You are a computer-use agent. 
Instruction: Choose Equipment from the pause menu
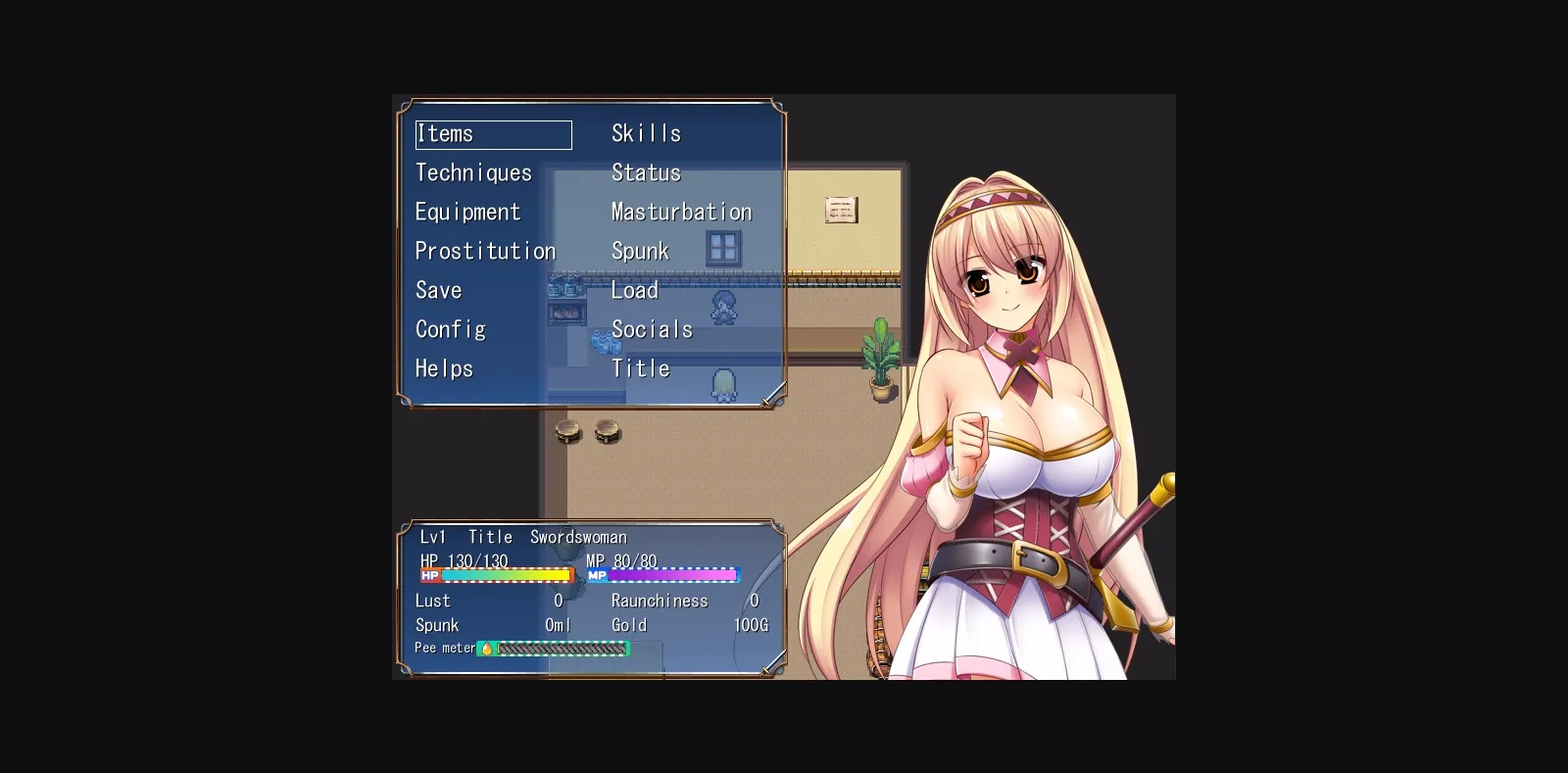coord(468,212)
